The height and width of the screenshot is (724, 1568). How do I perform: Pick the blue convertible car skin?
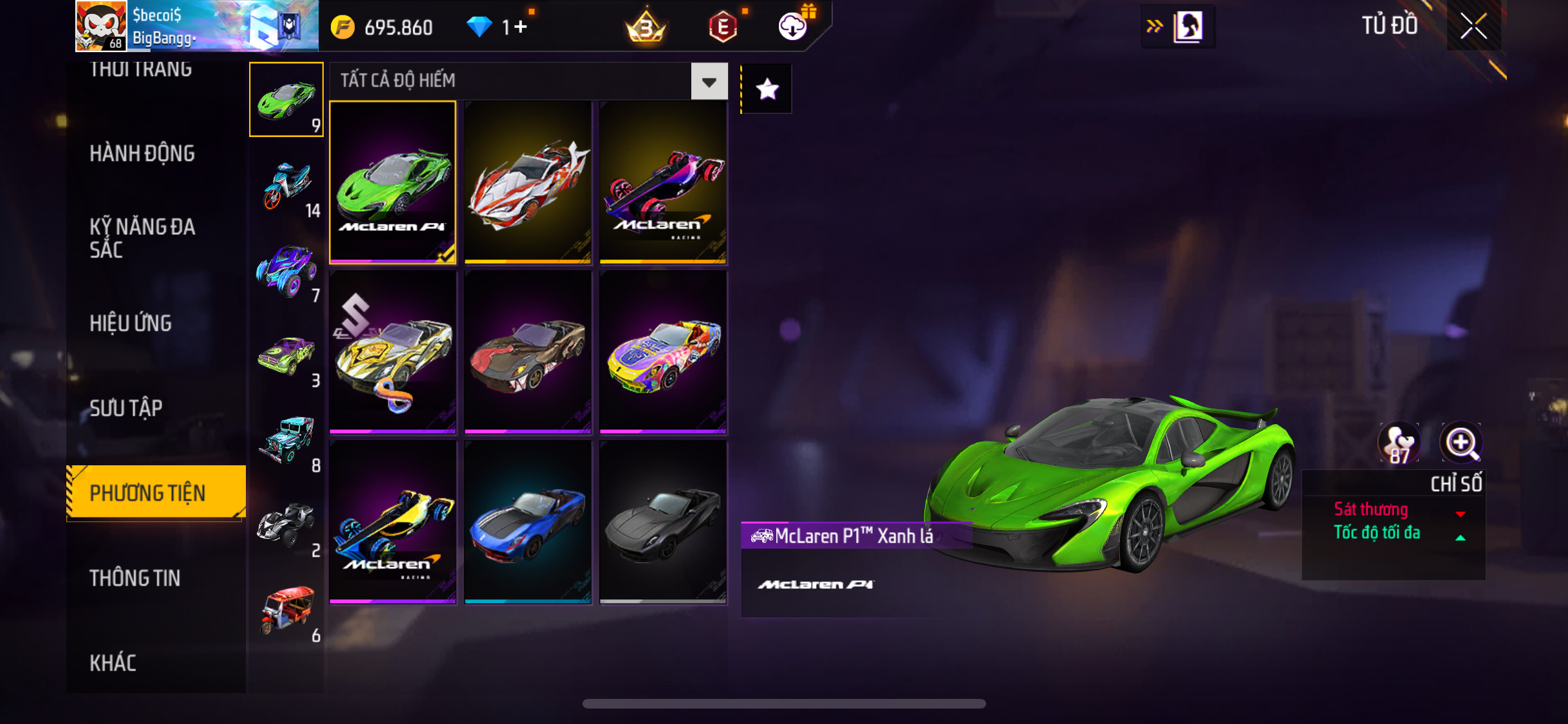(x=528, y=522)
